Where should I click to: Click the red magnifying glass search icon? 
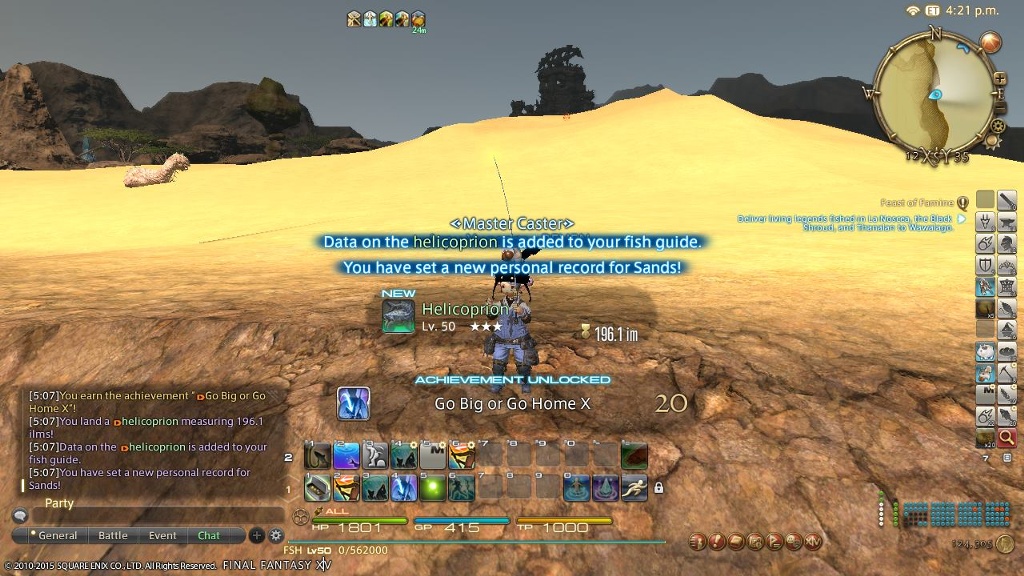point(1007,438)
